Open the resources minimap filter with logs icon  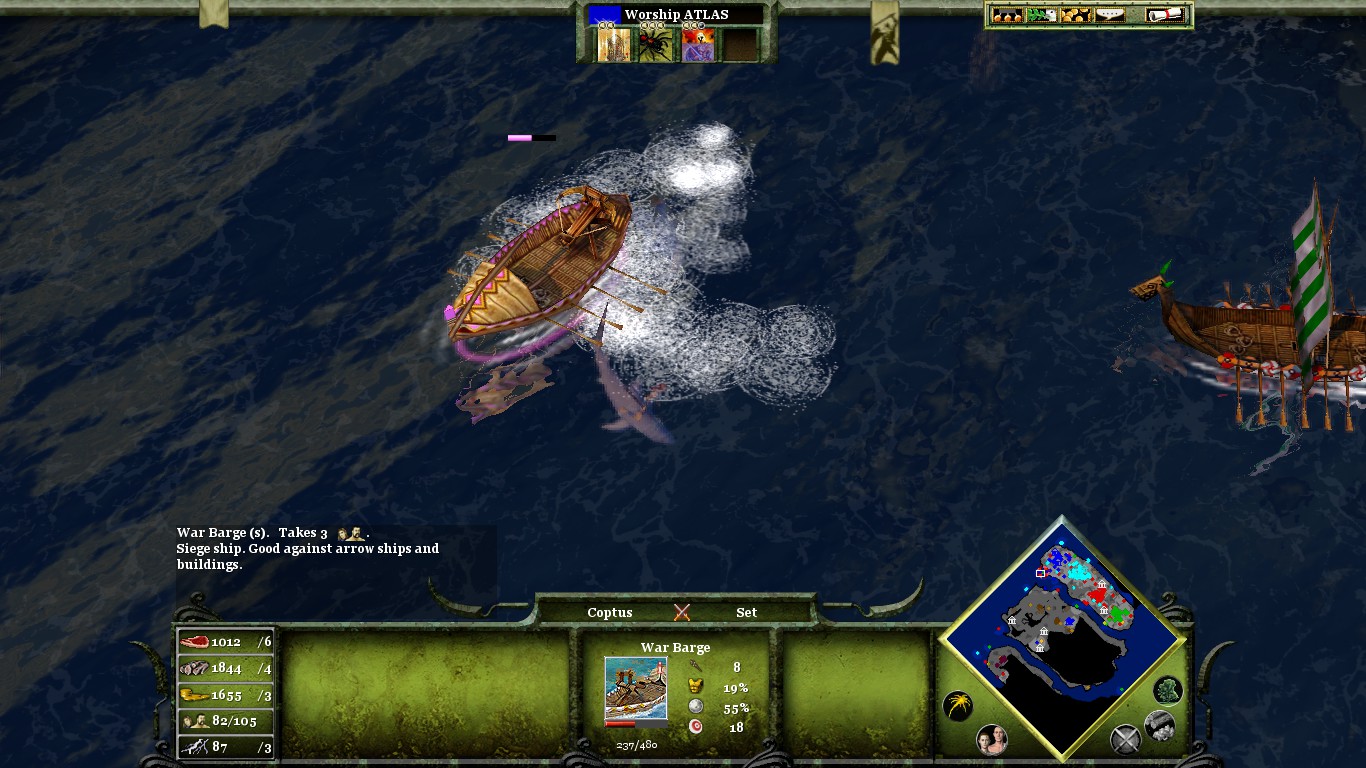coord(1159,726)
